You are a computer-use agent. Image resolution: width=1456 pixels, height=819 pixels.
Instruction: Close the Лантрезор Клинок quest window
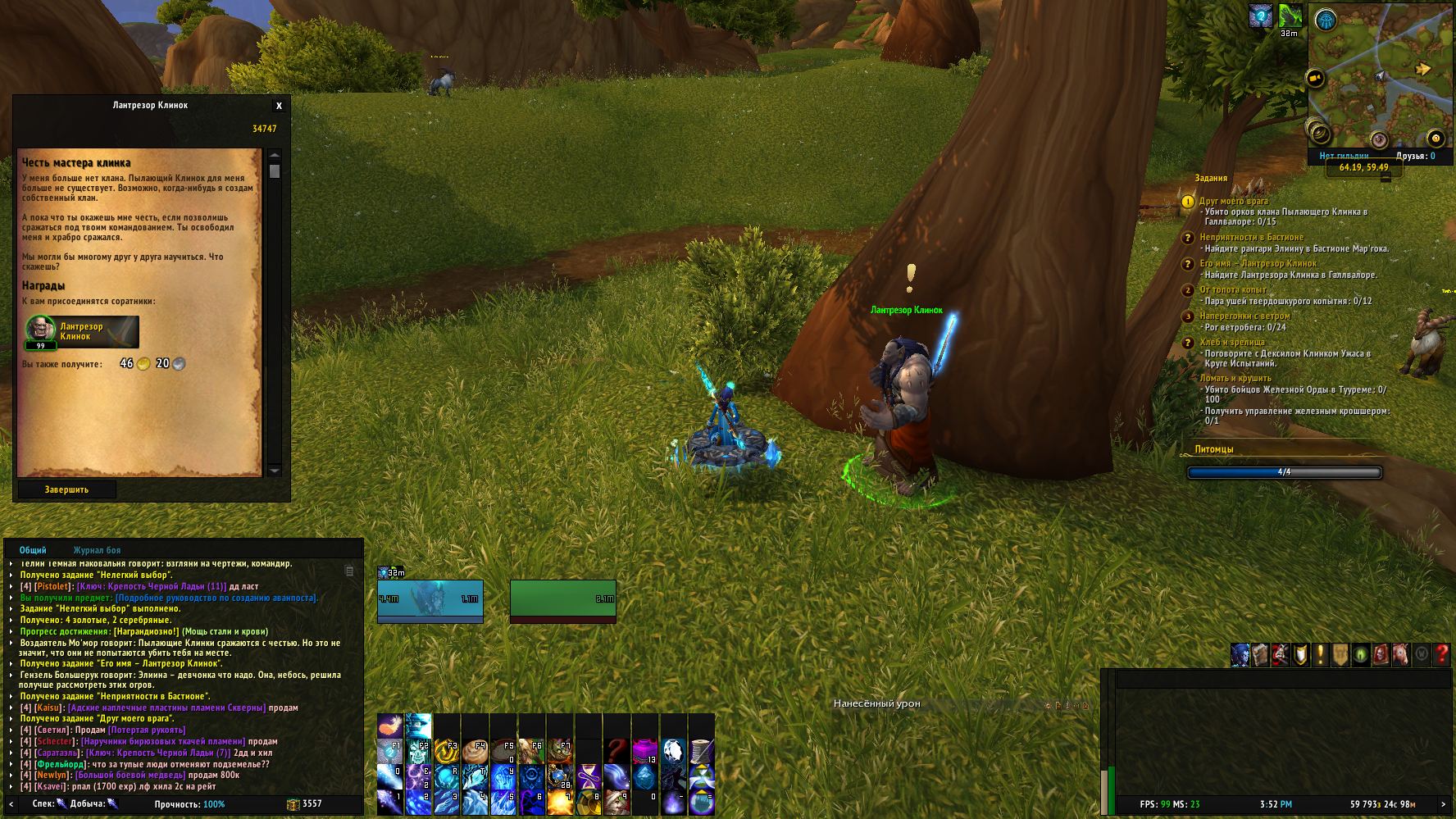tap(279, 106)
